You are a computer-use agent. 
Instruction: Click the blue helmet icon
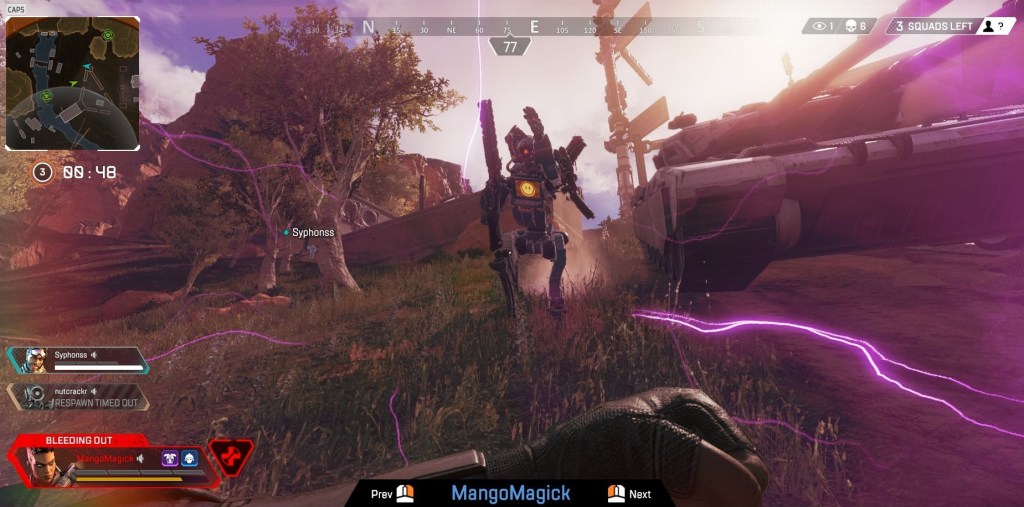(x=189, y=459)
